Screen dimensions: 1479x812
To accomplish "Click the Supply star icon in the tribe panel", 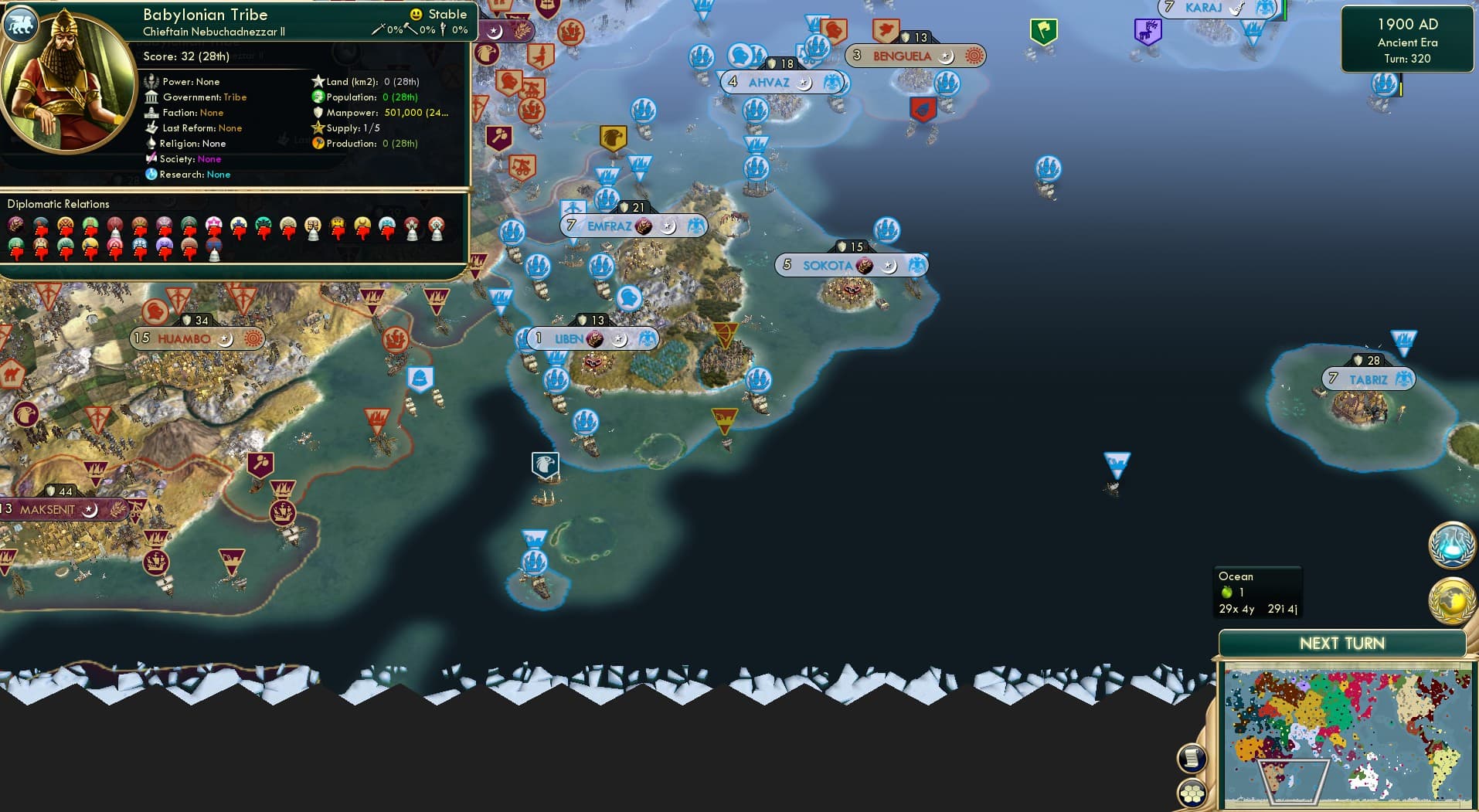I will point(318,128).
